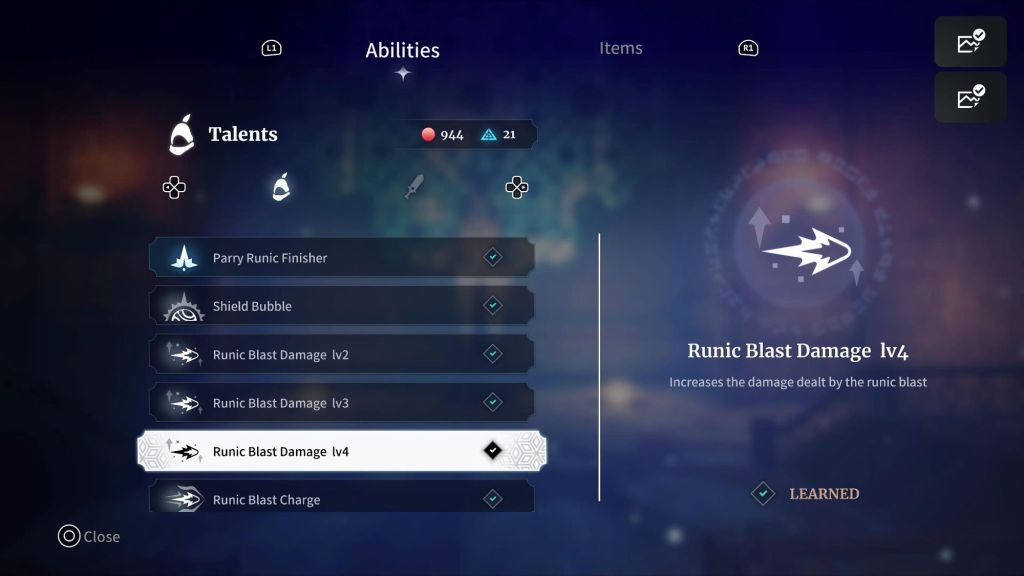The width and height of the screenshot is (1024, 576).
Task: Select Runic Blast Damage lv2
Action: (x=342, y=354)
